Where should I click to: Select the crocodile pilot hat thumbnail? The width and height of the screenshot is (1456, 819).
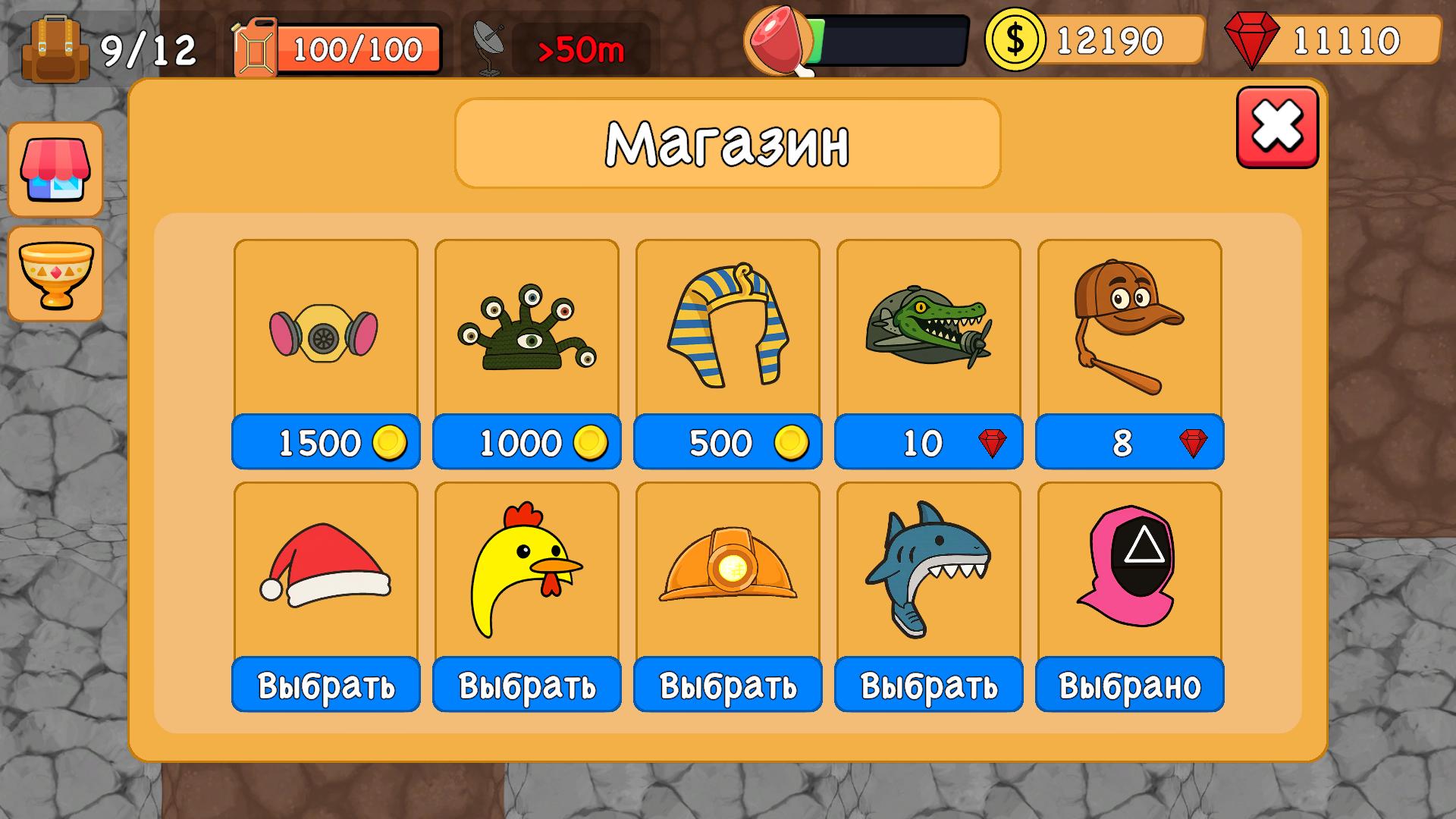pos(927,328)
